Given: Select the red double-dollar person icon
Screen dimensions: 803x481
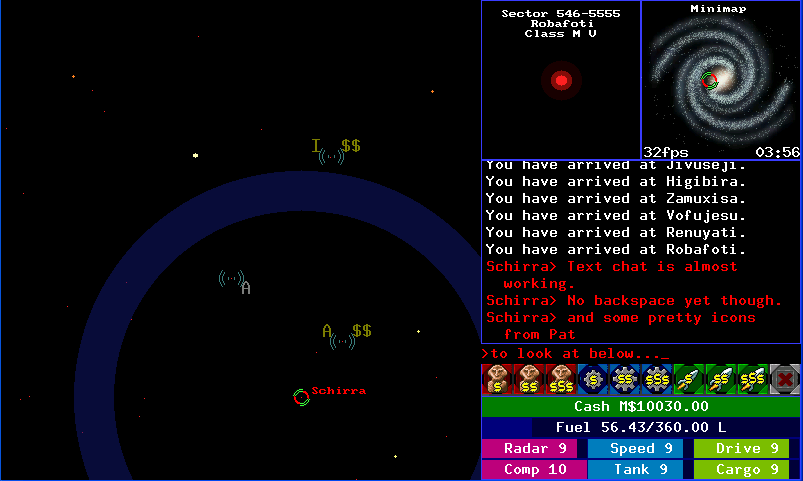Looking at the screenshot, I should coord(529,379).
